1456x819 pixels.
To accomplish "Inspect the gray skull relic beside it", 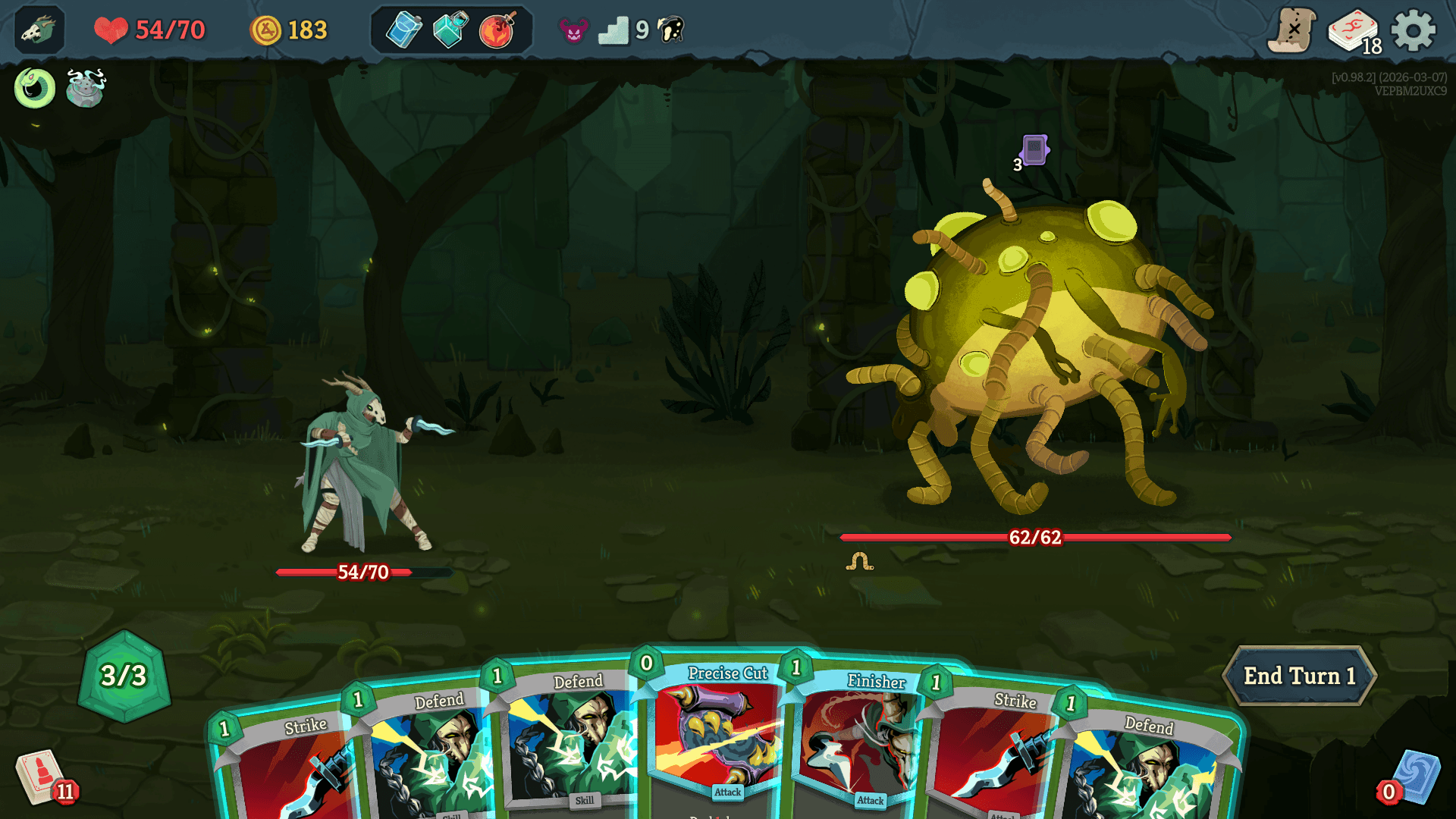I will click(85, 87).
